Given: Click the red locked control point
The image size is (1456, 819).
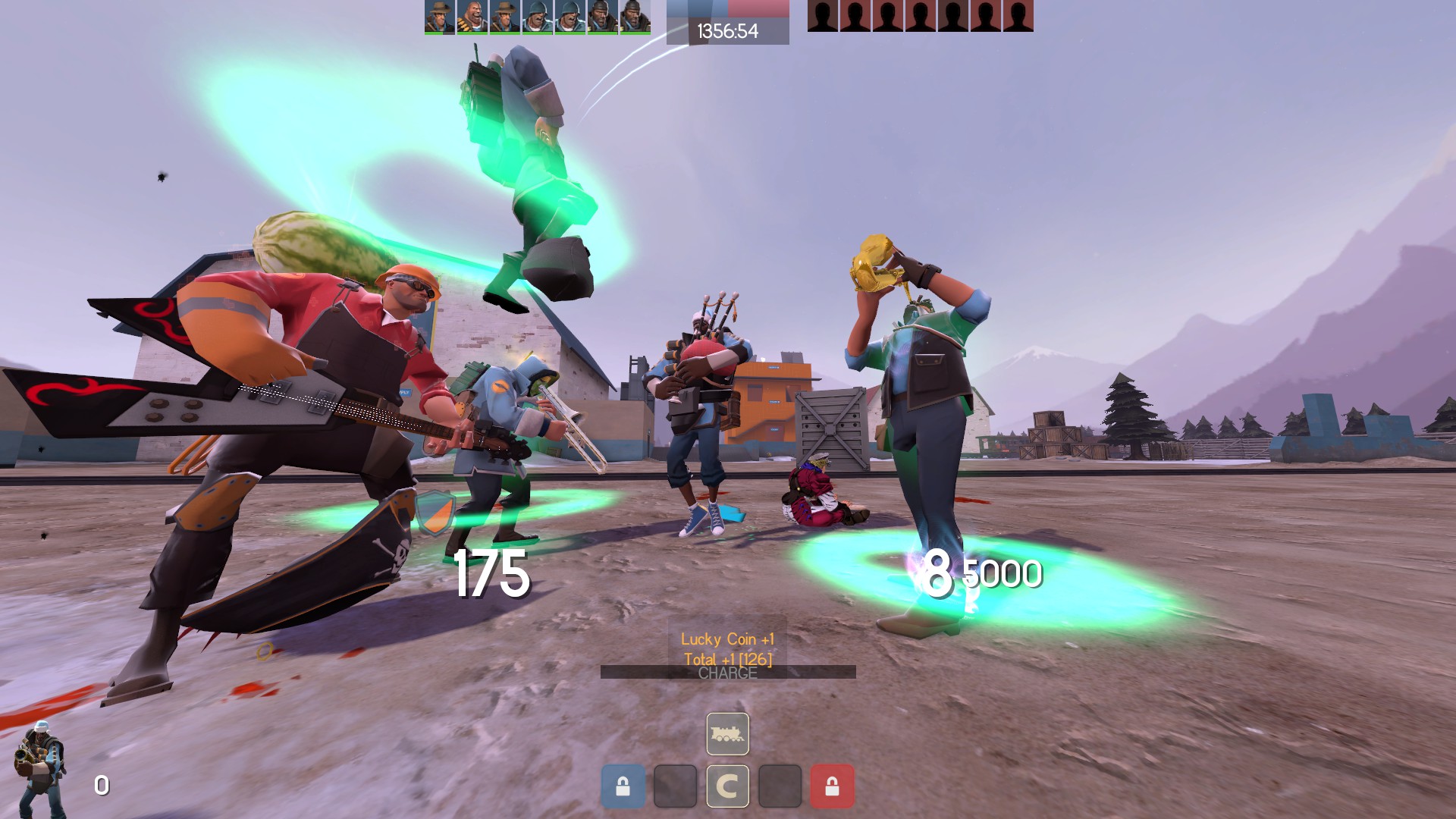Looking at the screenshot, I should click(832, 786).
